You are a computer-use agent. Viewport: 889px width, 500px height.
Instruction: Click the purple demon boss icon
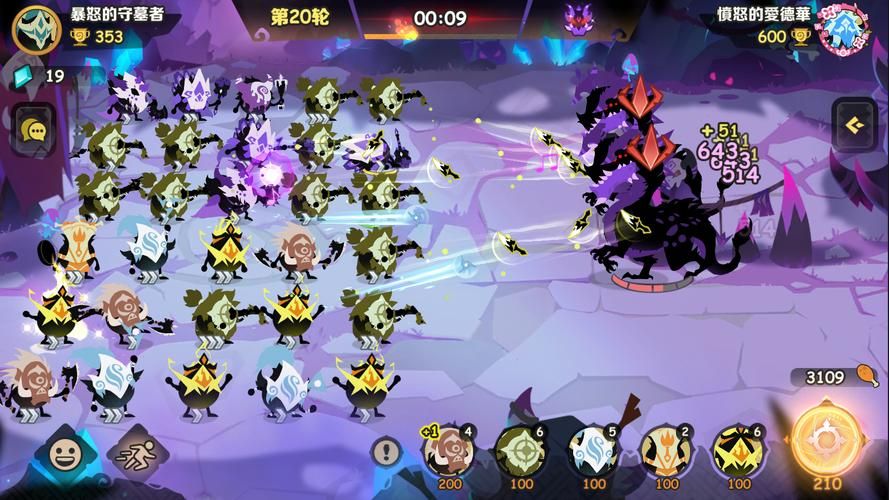click(578, 18)
